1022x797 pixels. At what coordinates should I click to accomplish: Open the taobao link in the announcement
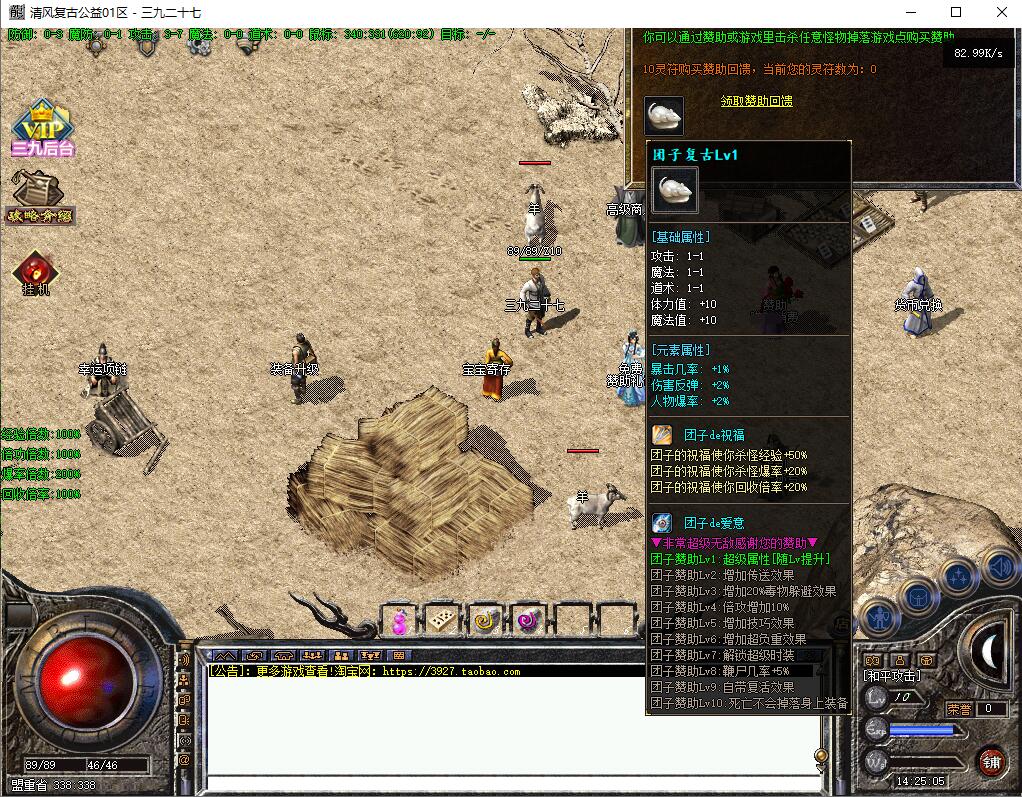click(451, 672)
